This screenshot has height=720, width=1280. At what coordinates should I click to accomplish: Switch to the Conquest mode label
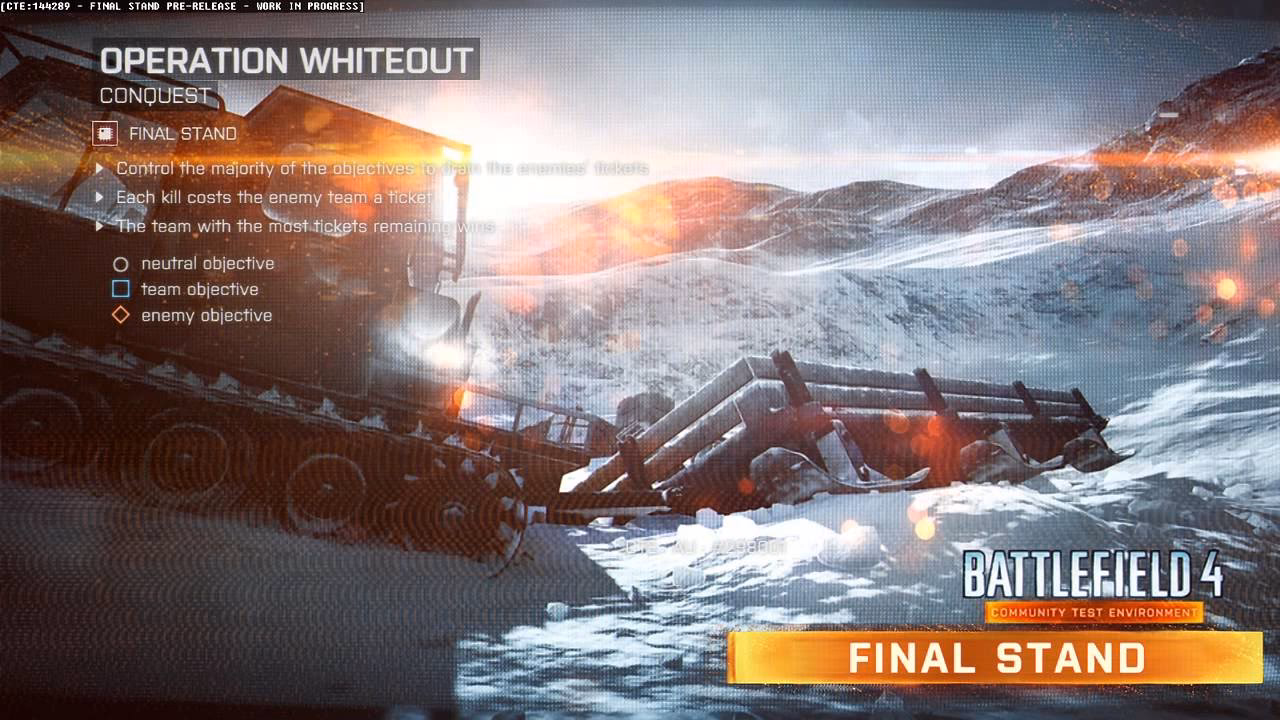pyautogui.click(x=152, y=96)
